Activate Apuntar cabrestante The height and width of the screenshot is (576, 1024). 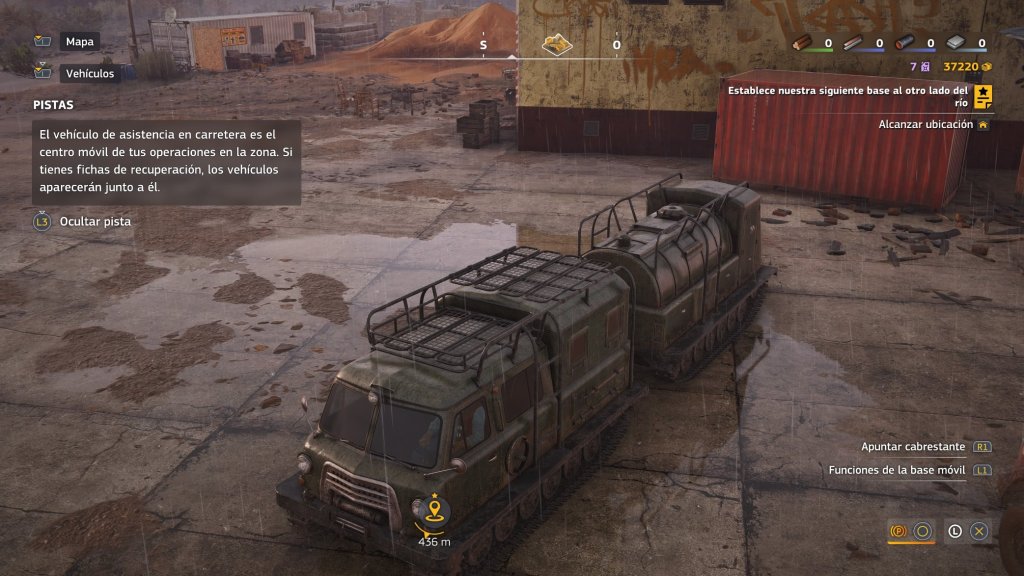pyautogui.click(x=913, y=447)
